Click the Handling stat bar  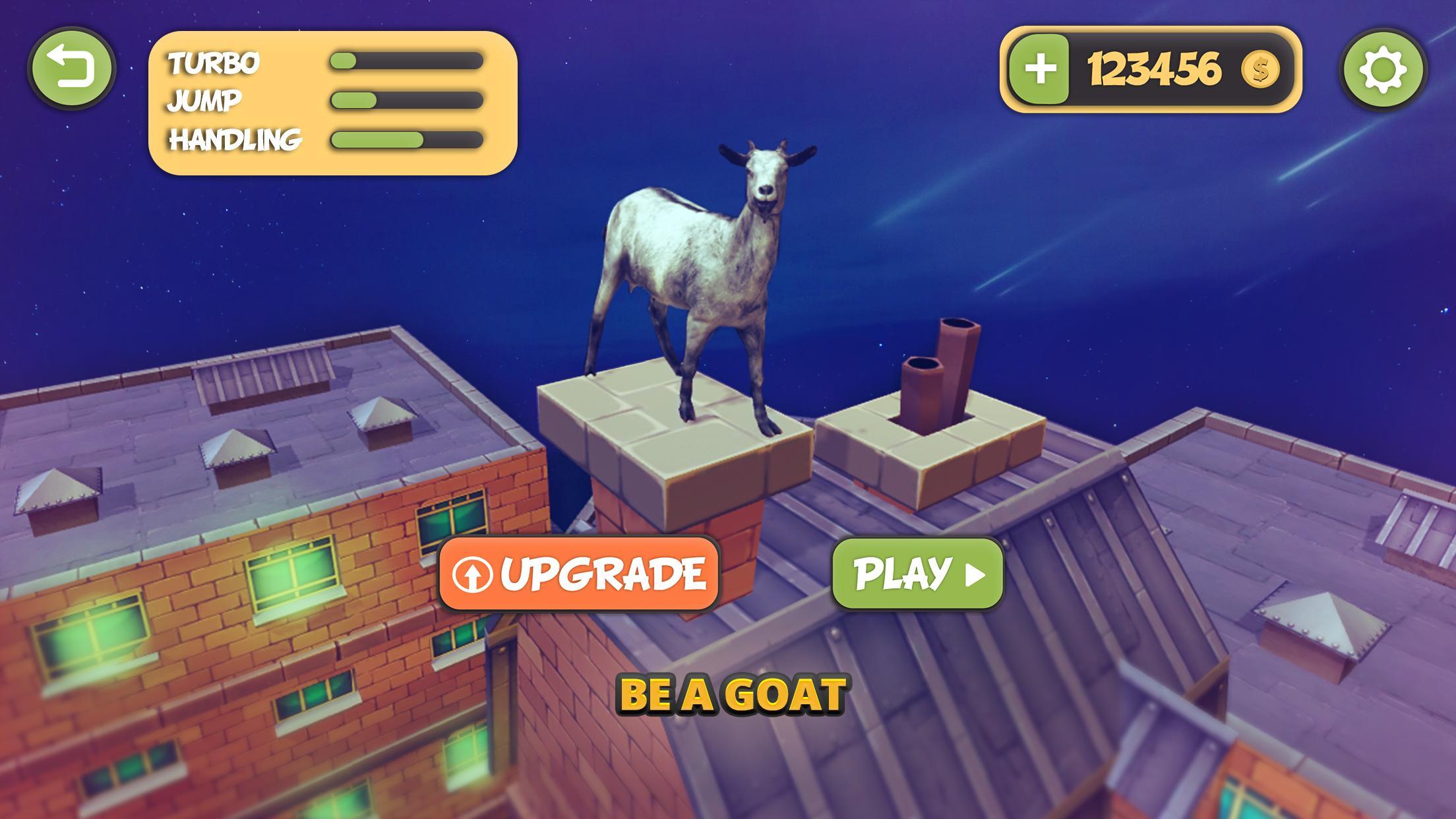(406, 140)
